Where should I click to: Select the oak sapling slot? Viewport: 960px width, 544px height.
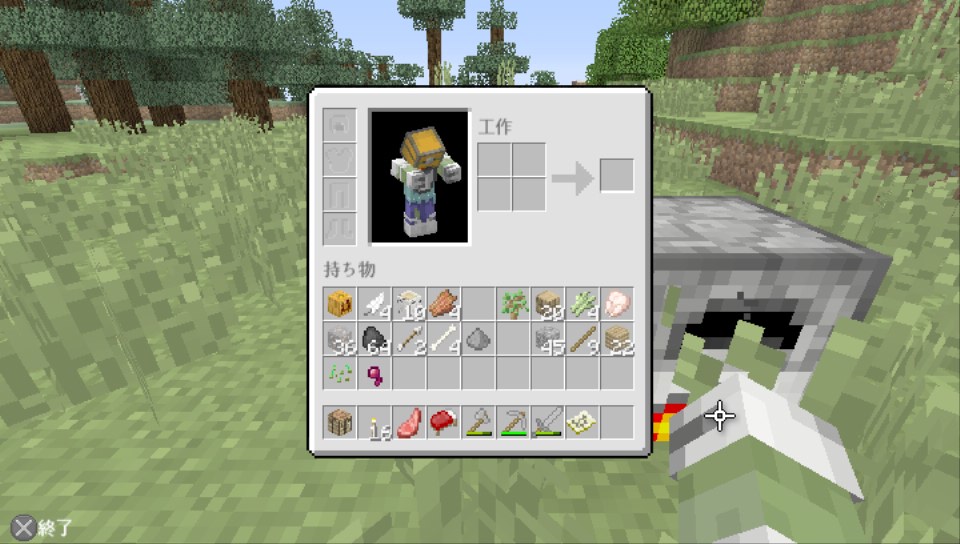tap(514, 304)
